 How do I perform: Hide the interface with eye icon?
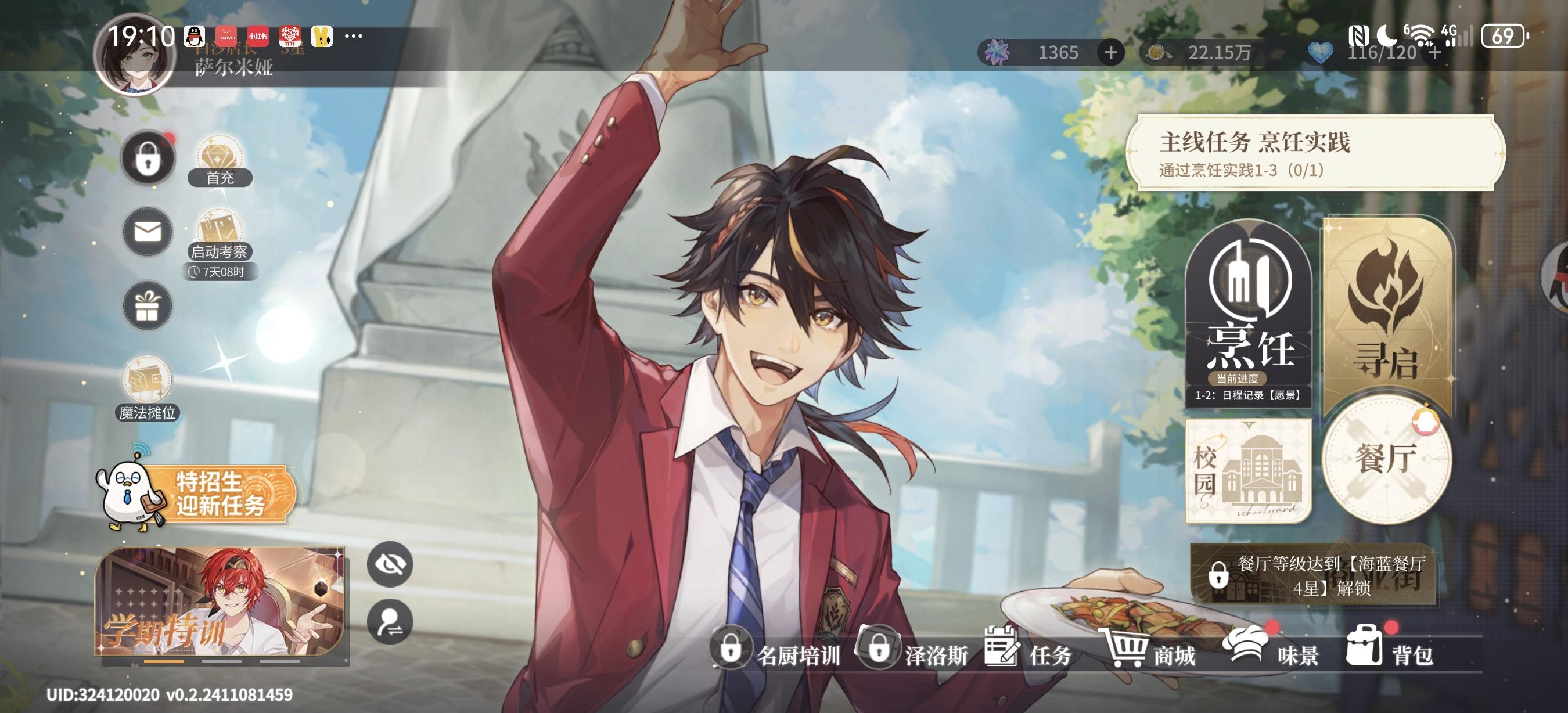click(390, 564)
